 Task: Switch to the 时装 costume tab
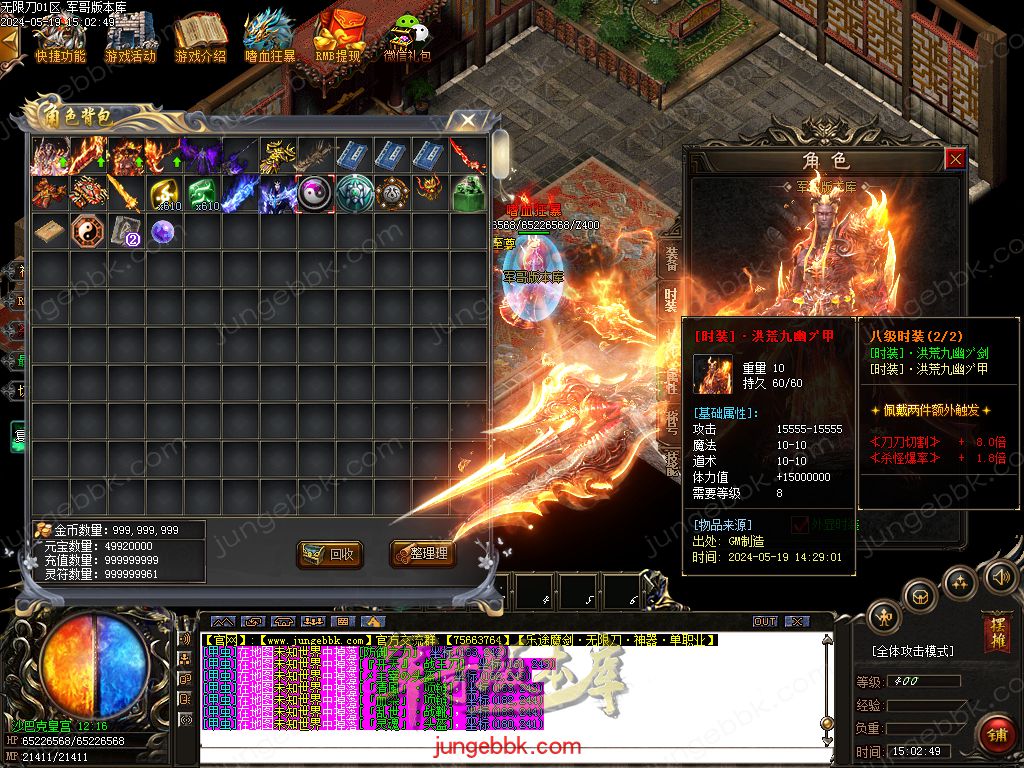[671, 298]
